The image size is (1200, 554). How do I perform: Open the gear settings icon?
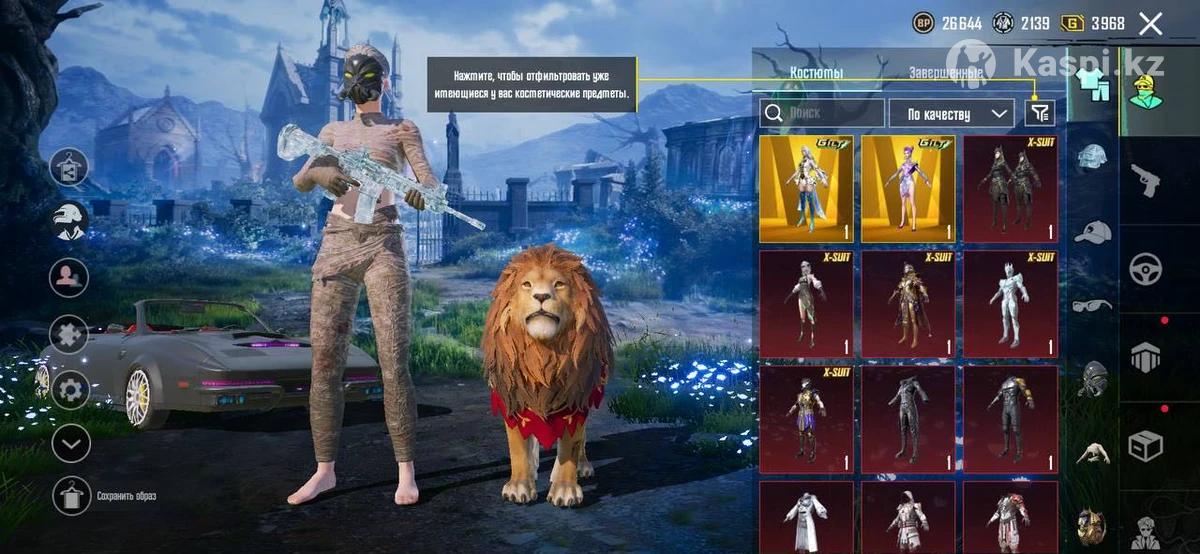pyautogui.click(x=70, y=389)
